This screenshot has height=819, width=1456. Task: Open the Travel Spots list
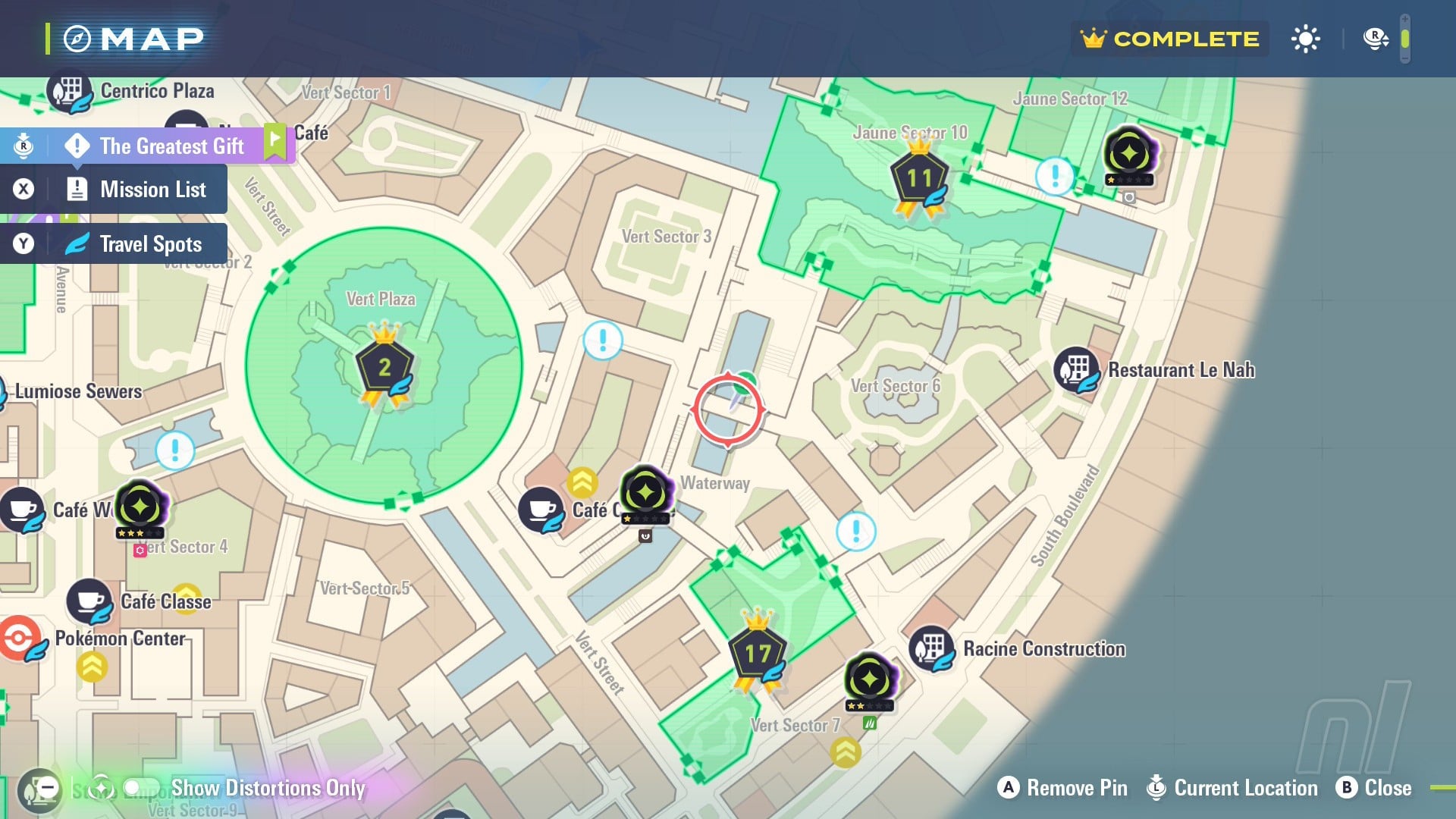(150, 244)
